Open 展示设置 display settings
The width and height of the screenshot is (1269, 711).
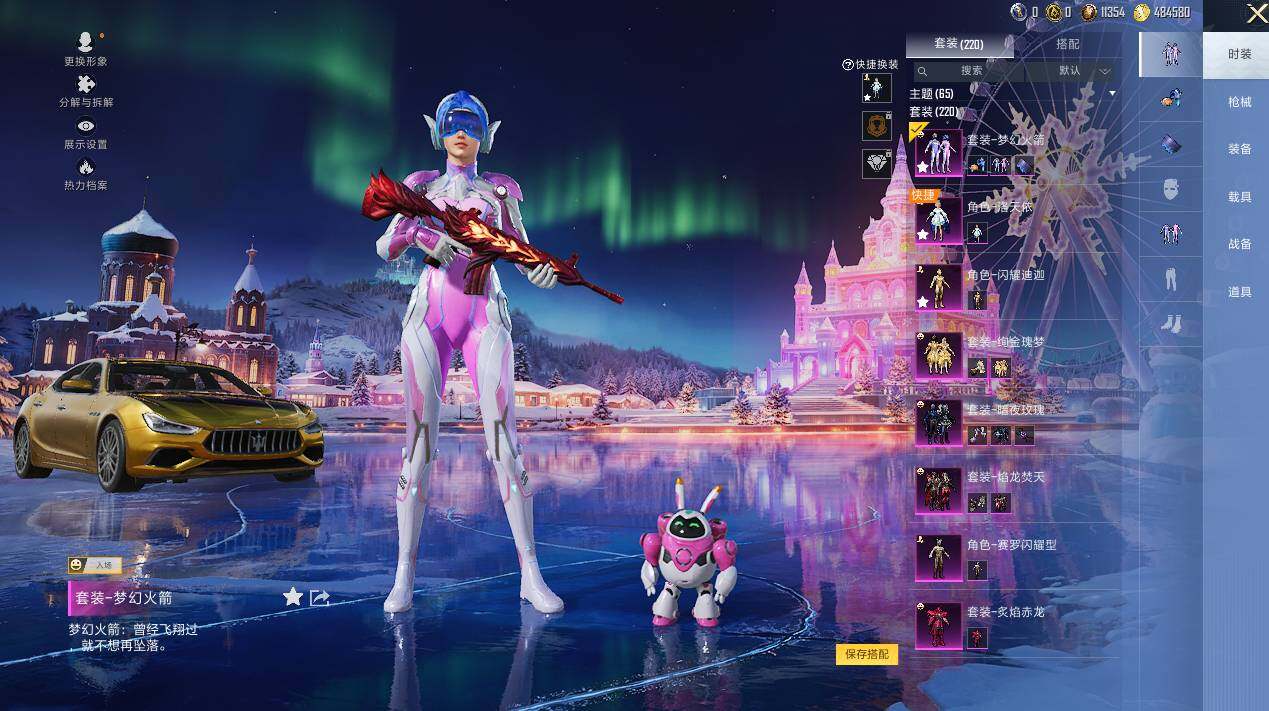pos(86,133)
